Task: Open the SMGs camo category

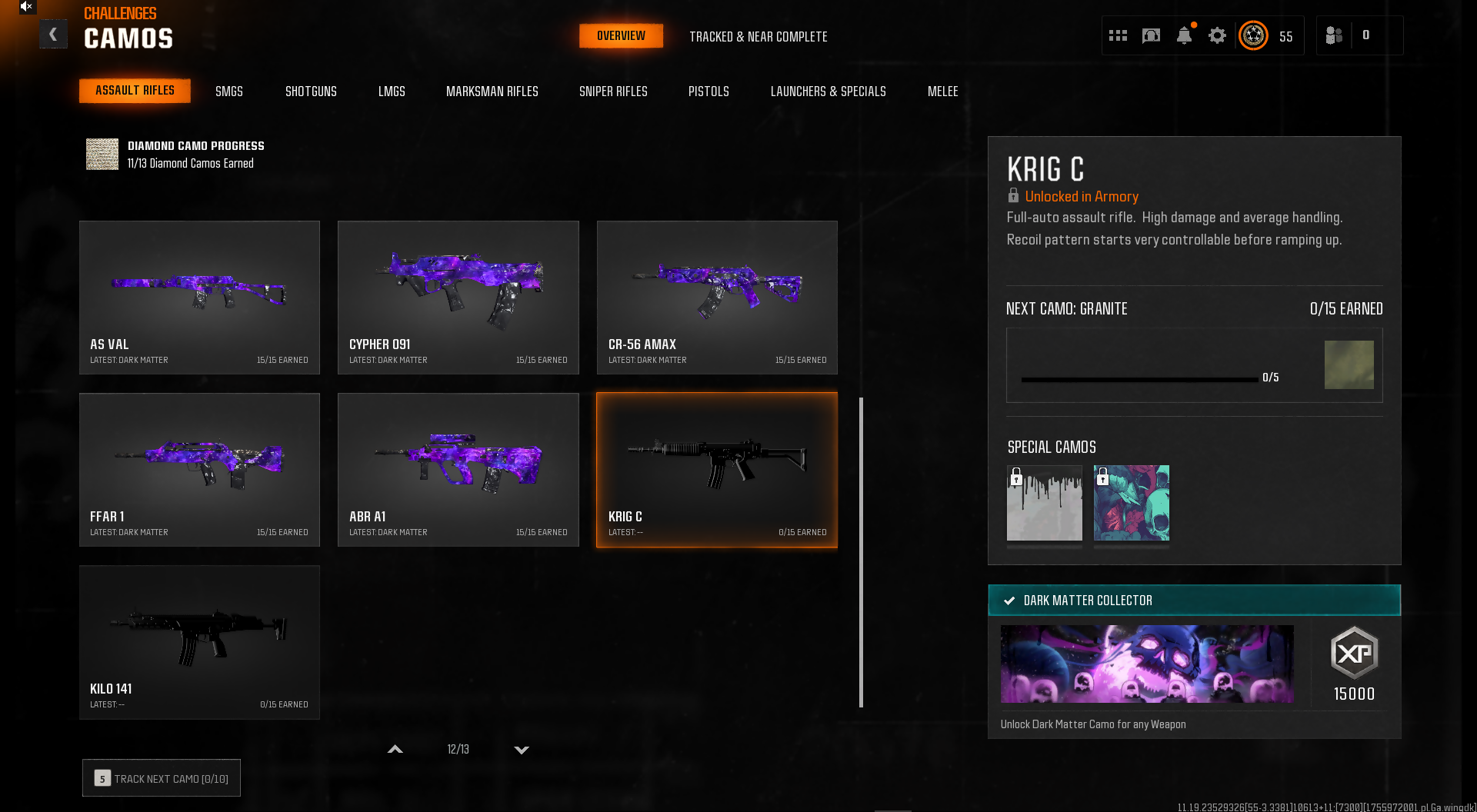Action: [x=228, y=92]
